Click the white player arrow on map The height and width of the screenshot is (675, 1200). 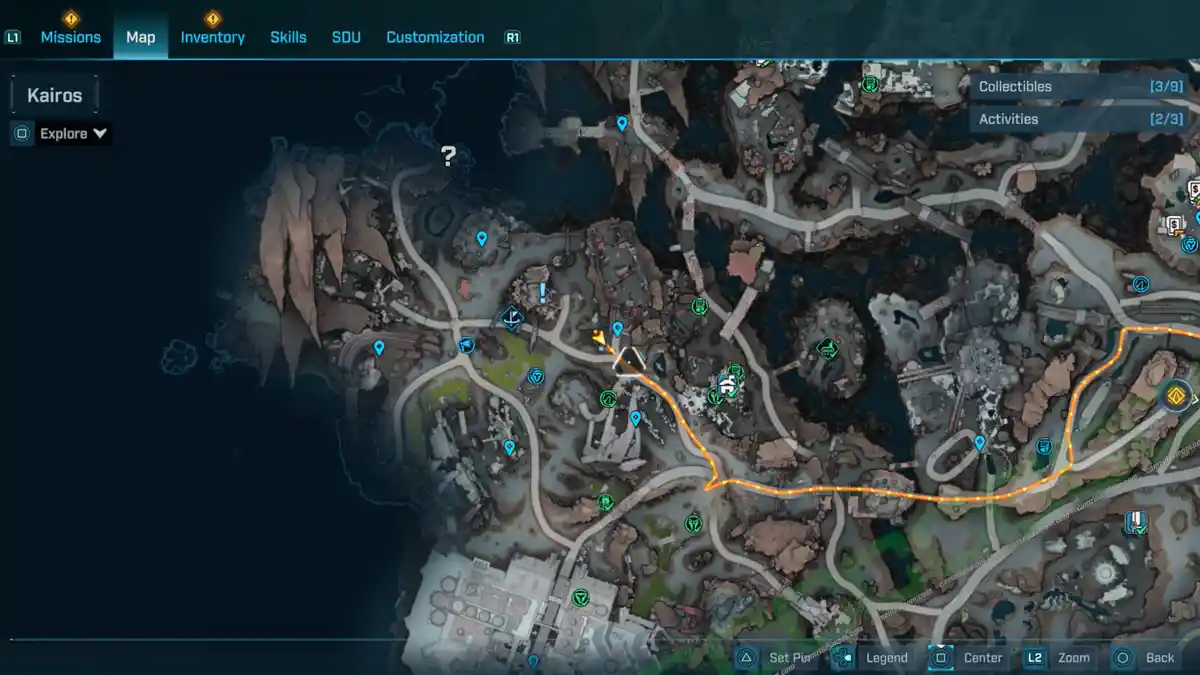[628, 361]
